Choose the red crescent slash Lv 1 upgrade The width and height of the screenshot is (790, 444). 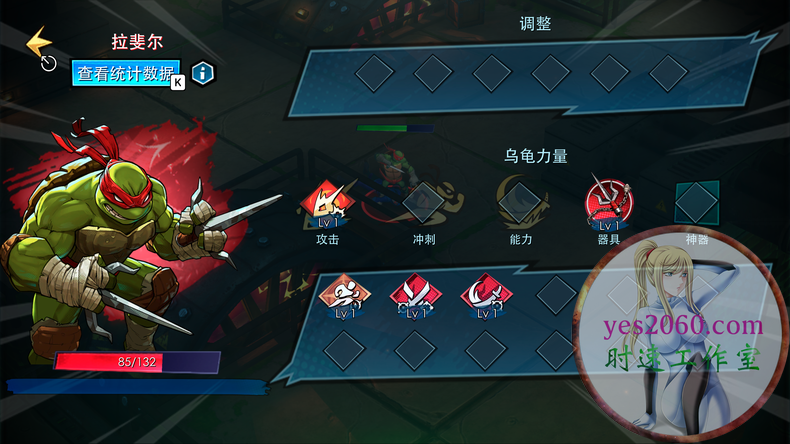(485, 295)
